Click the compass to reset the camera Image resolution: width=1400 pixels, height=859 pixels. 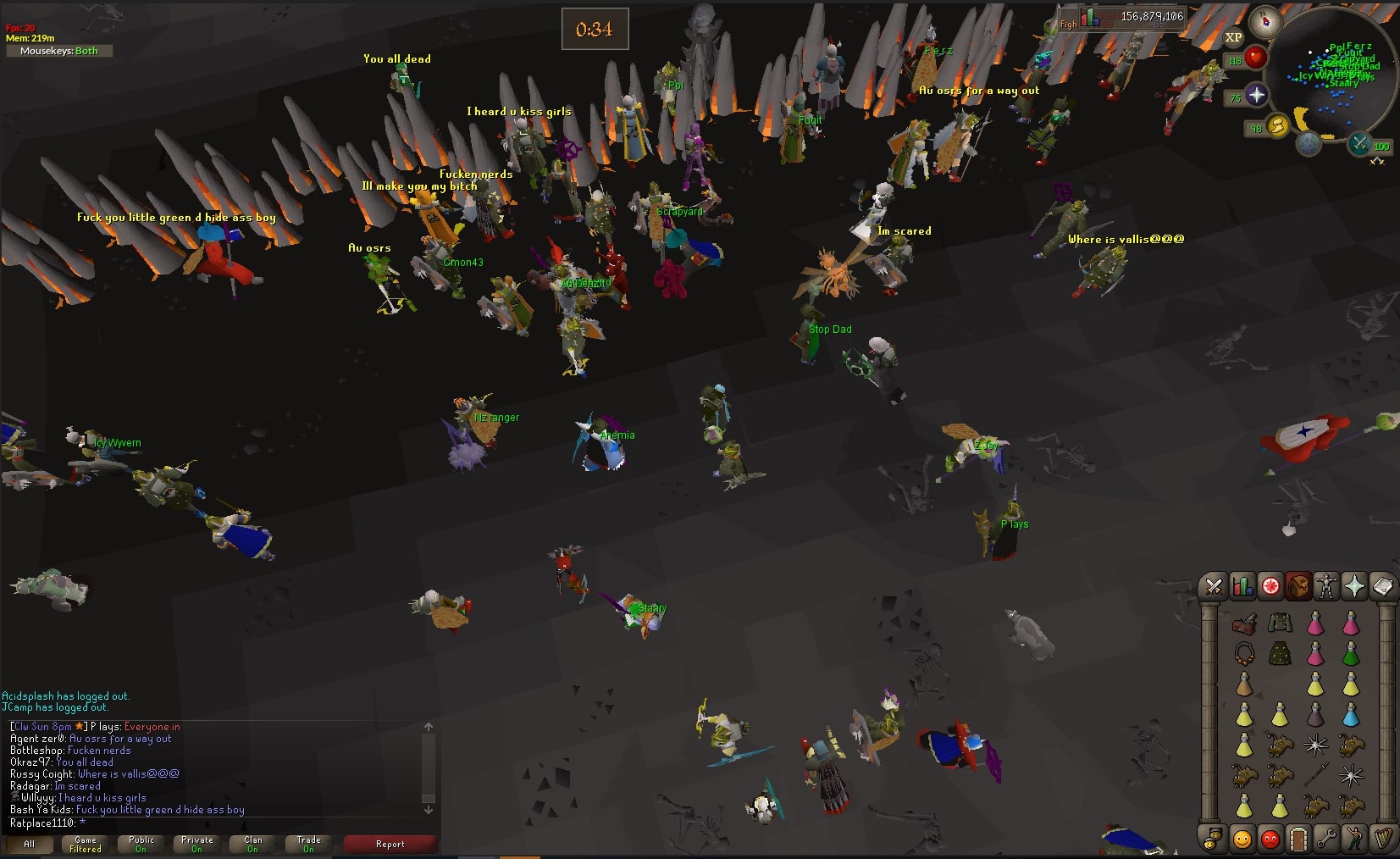point(1265,22)
